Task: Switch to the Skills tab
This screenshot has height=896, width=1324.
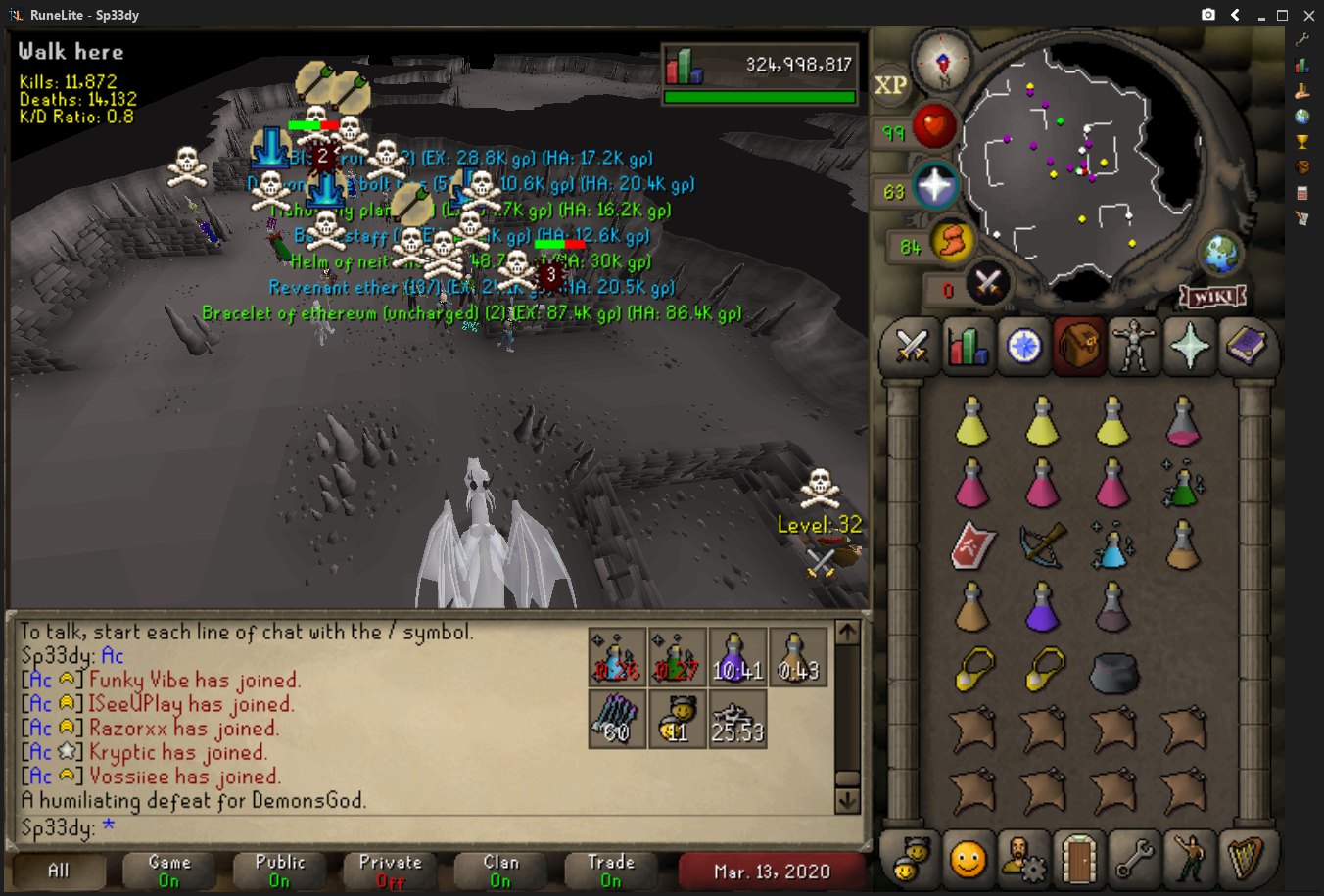Action: pos(968,347)
